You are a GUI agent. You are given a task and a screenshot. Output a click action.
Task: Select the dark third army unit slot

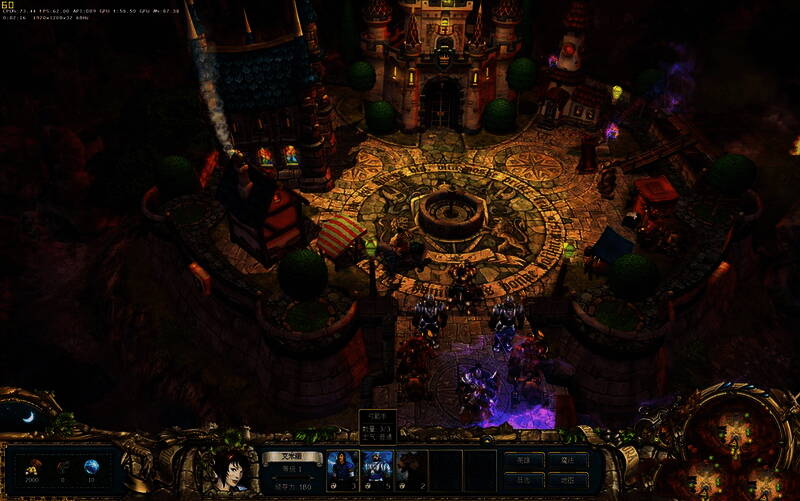pos(411,470)
